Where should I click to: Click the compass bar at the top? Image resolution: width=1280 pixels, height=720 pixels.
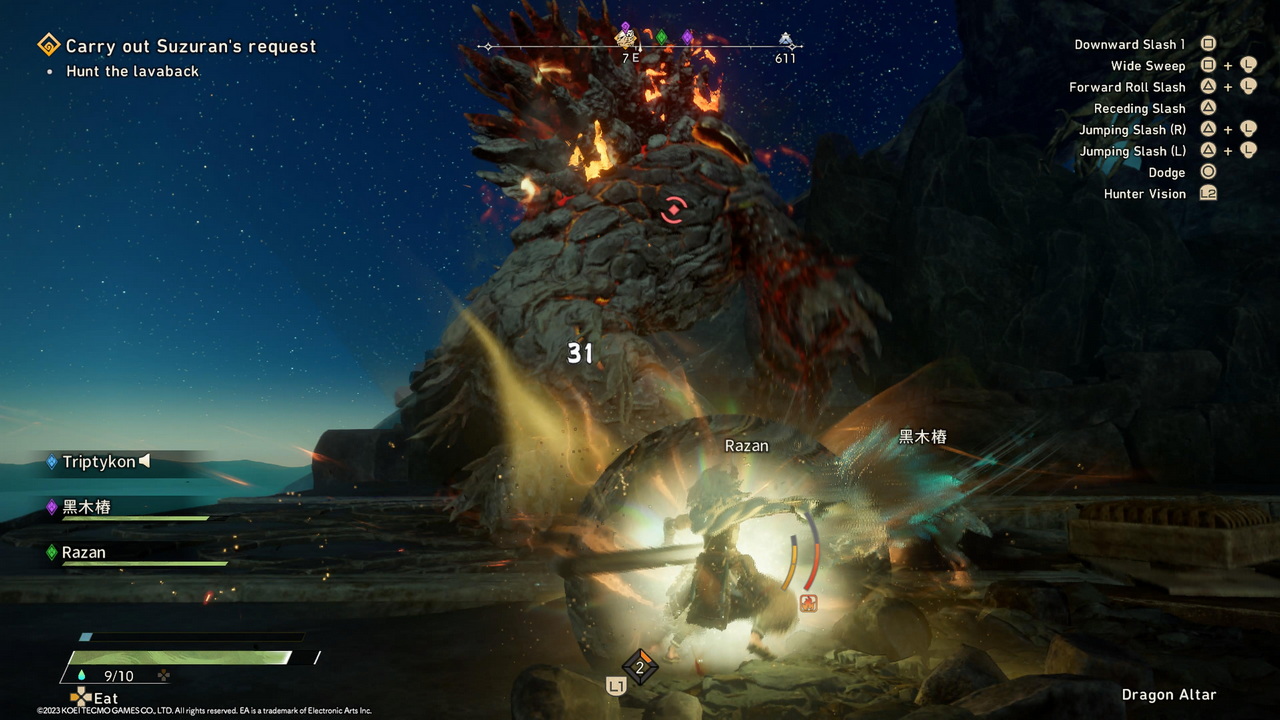640,46
